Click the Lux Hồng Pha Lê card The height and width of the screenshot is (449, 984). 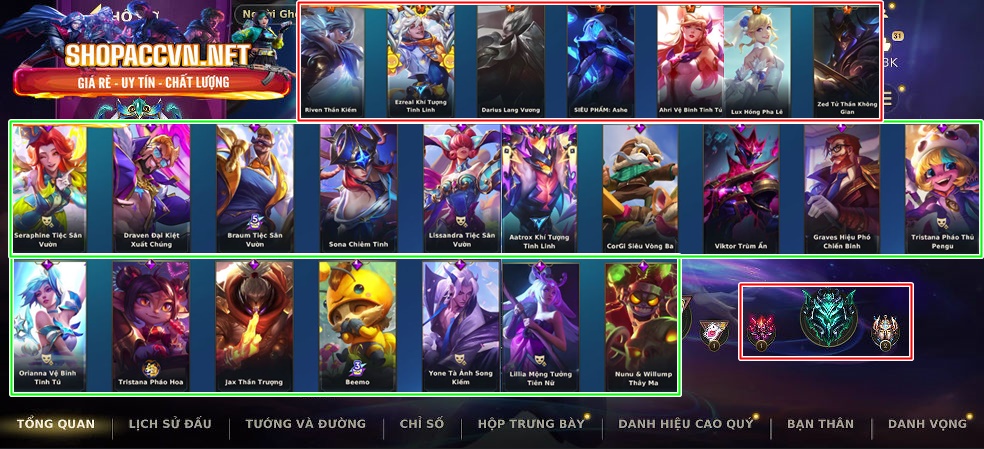(757, 60)
